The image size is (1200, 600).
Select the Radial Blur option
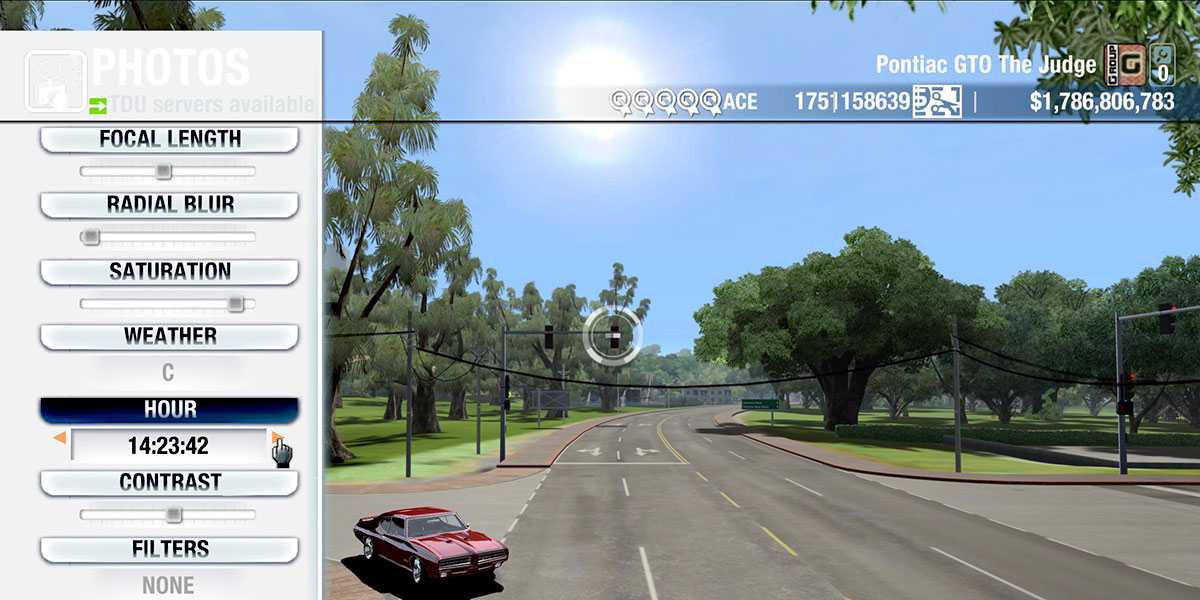169,204
